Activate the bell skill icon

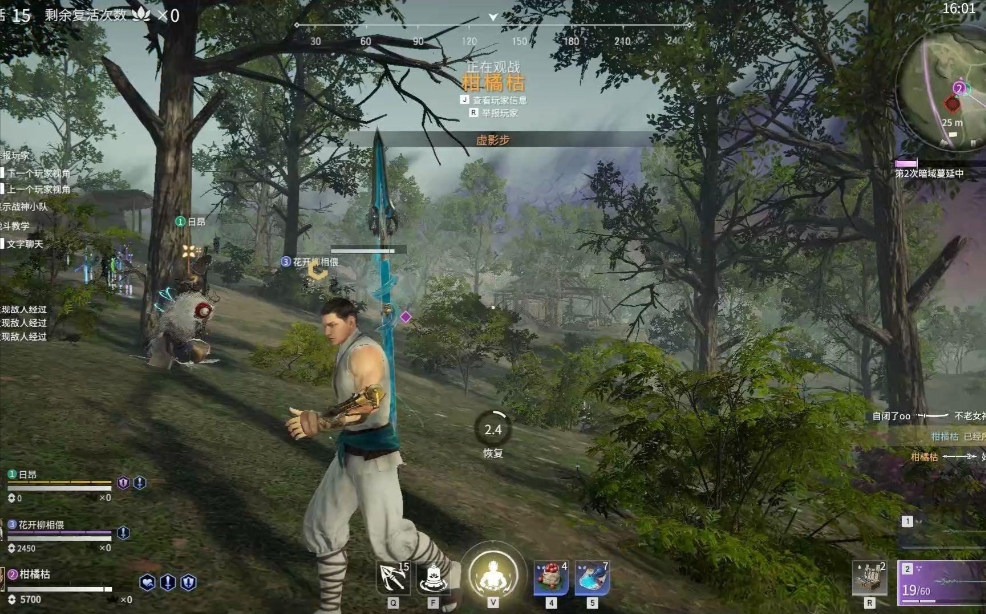[434, 578]
